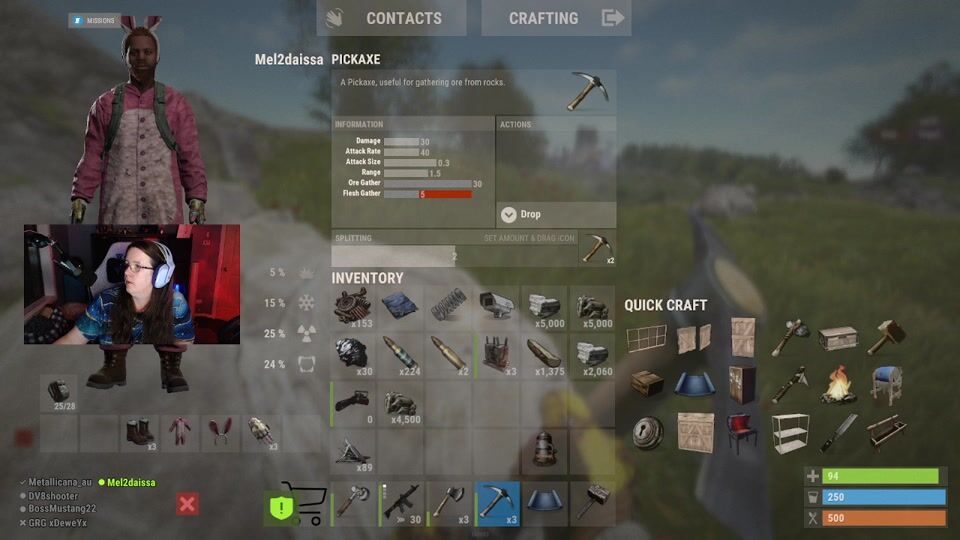Select the blue tarp inventory item

click(401, 308)
